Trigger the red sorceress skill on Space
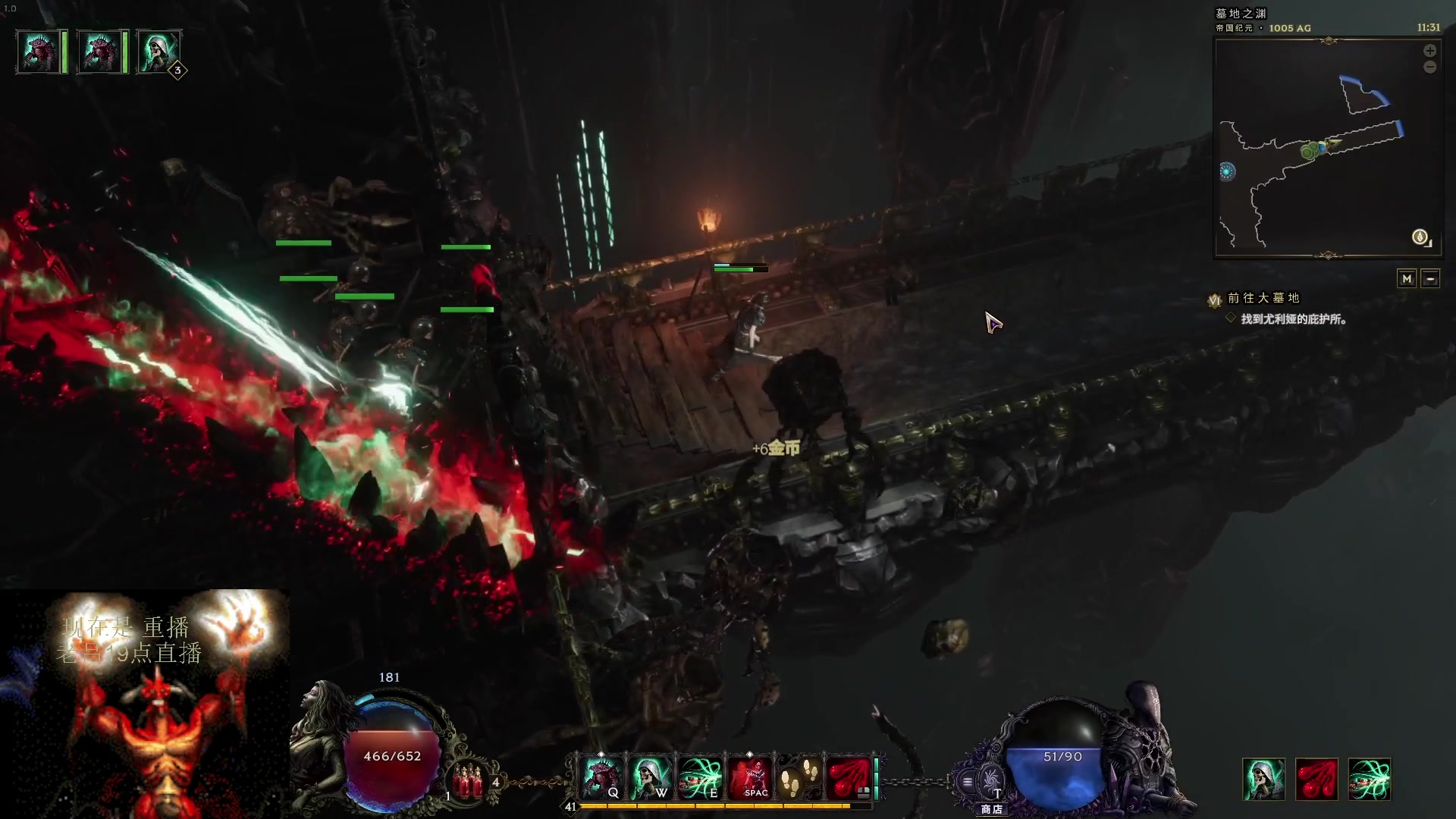 [x=749, y=778]
